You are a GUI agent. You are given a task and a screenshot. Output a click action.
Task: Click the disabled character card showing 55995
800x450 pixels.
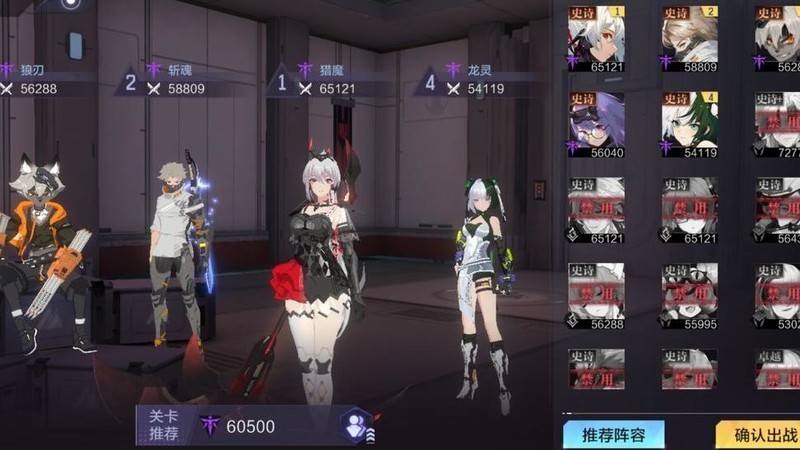click(x=689, y=297)
